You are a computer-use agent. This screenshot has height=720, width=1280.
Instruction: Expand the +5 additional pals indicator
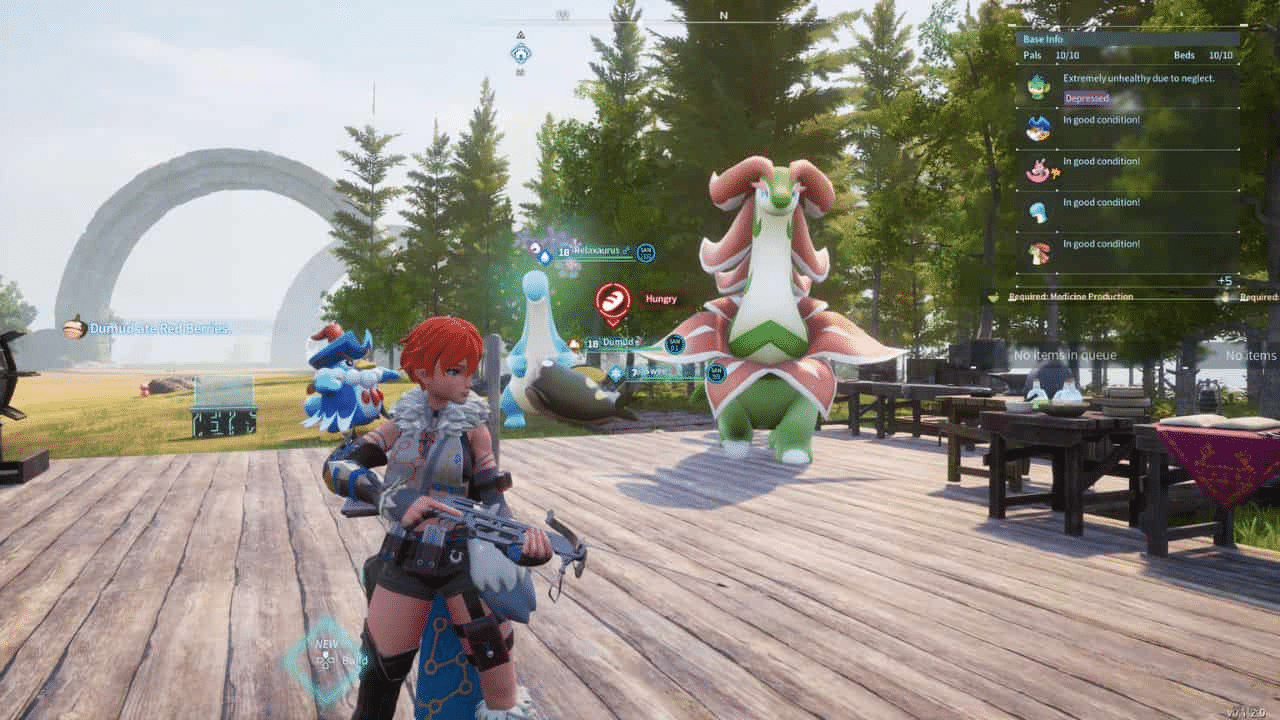[1224, 281]
